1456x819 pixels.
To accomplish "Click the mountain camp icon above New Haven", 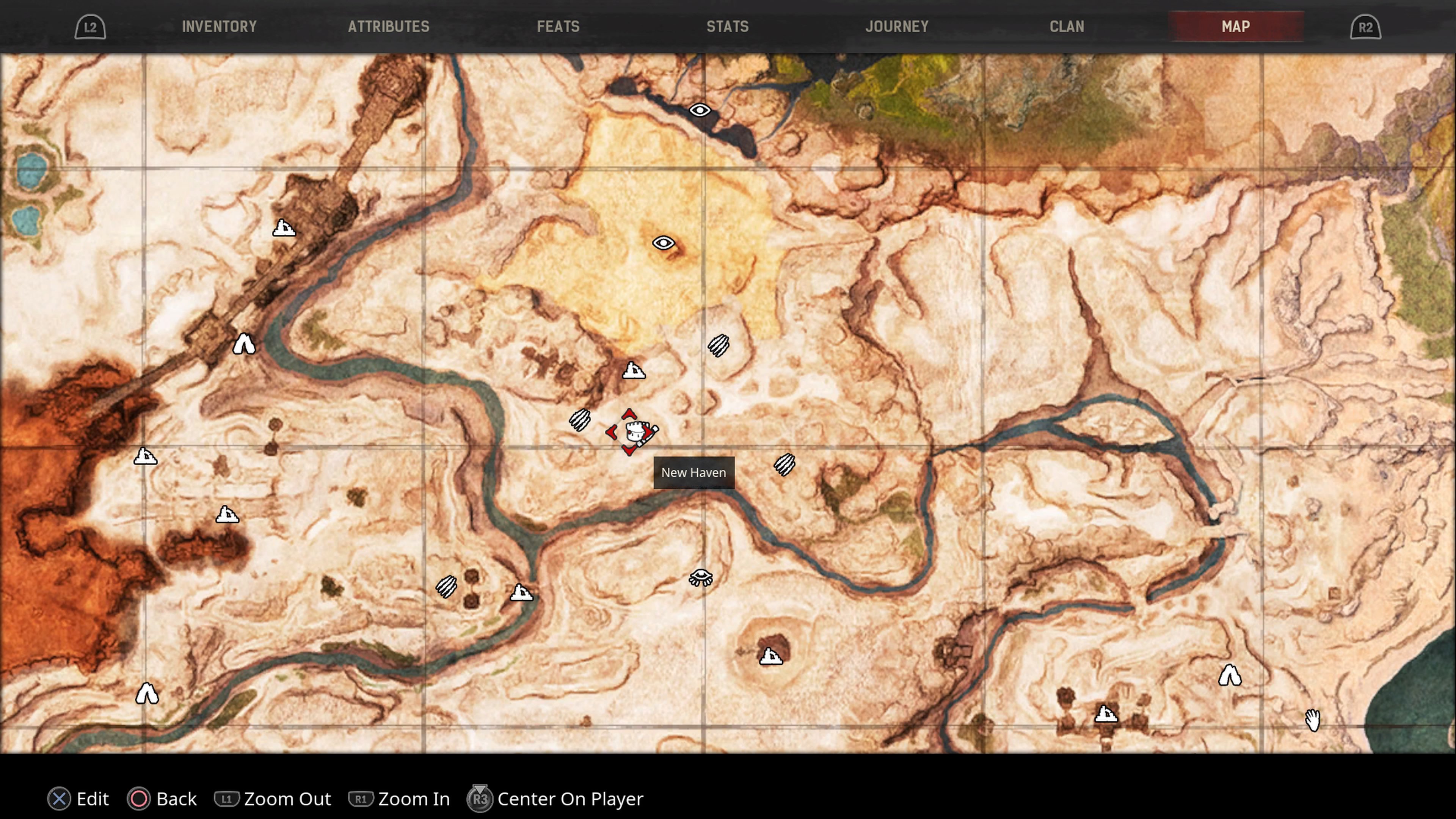I will [634, 371].
